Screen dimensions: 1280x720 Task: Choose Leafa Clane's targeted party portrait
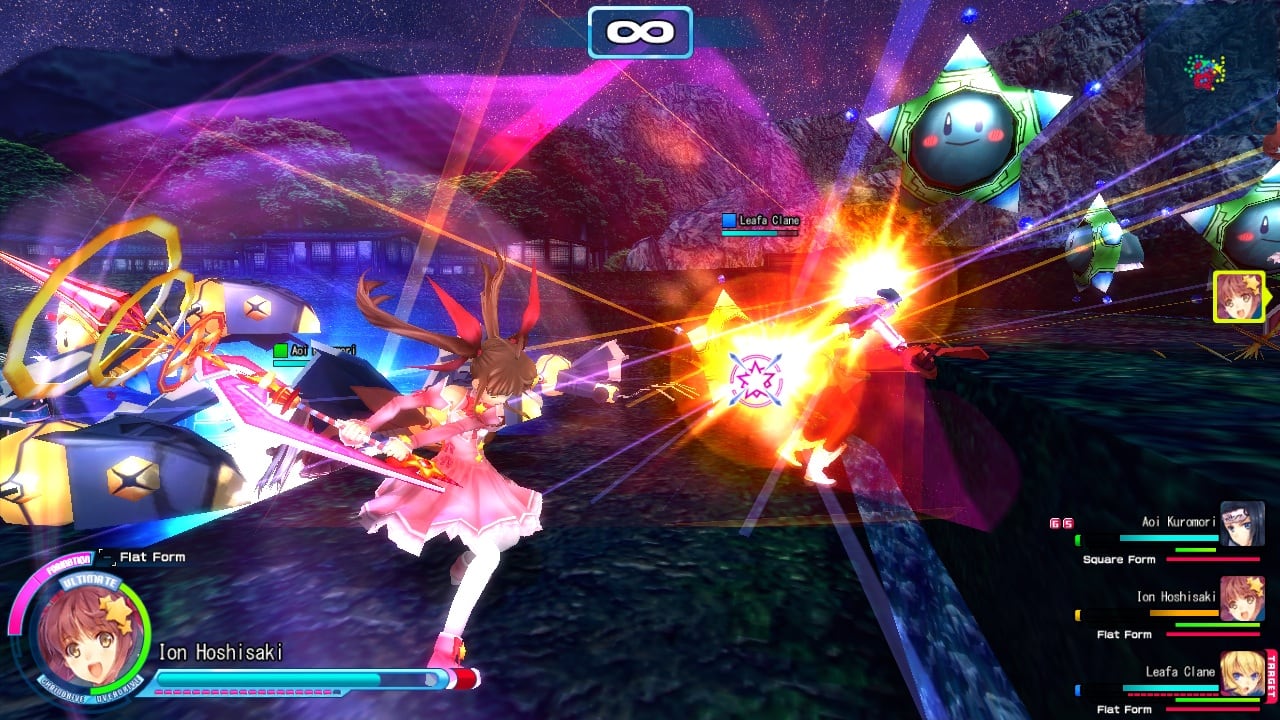pyautogui.click(x=1242, y=673)
